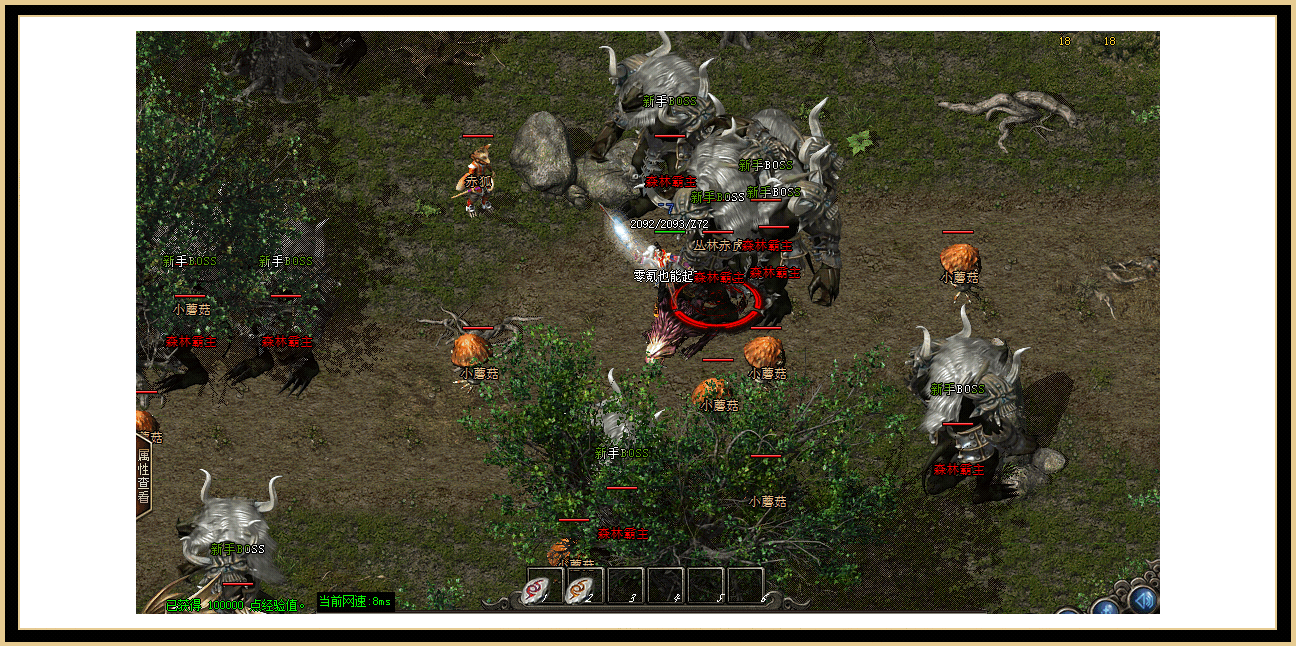Toggle the blue speaker sound button

[1144, 599]
